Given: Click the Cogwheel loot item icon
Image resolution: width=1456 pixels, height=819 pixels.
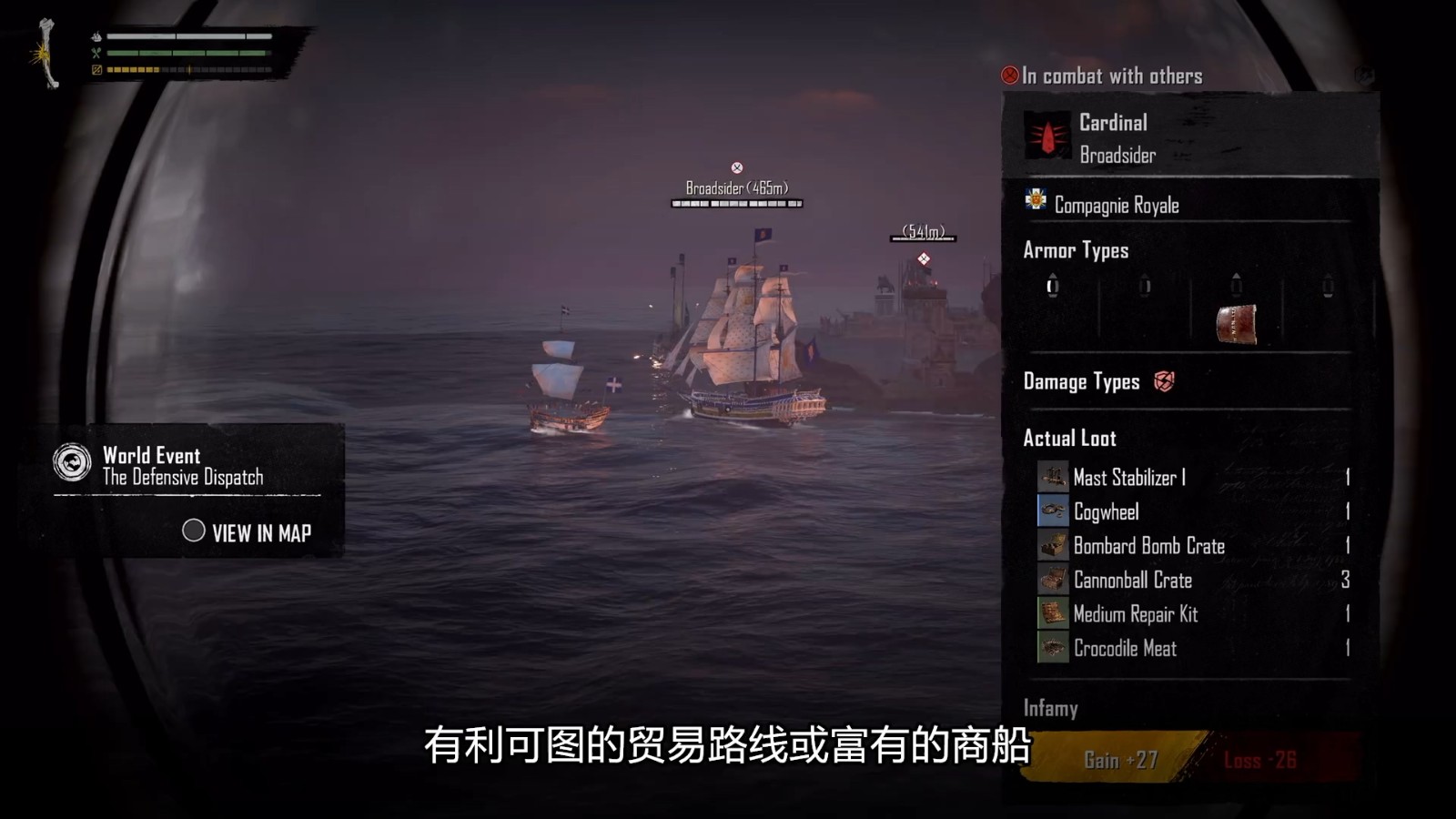Looking at the screenshot, I should pos(1052,511).
